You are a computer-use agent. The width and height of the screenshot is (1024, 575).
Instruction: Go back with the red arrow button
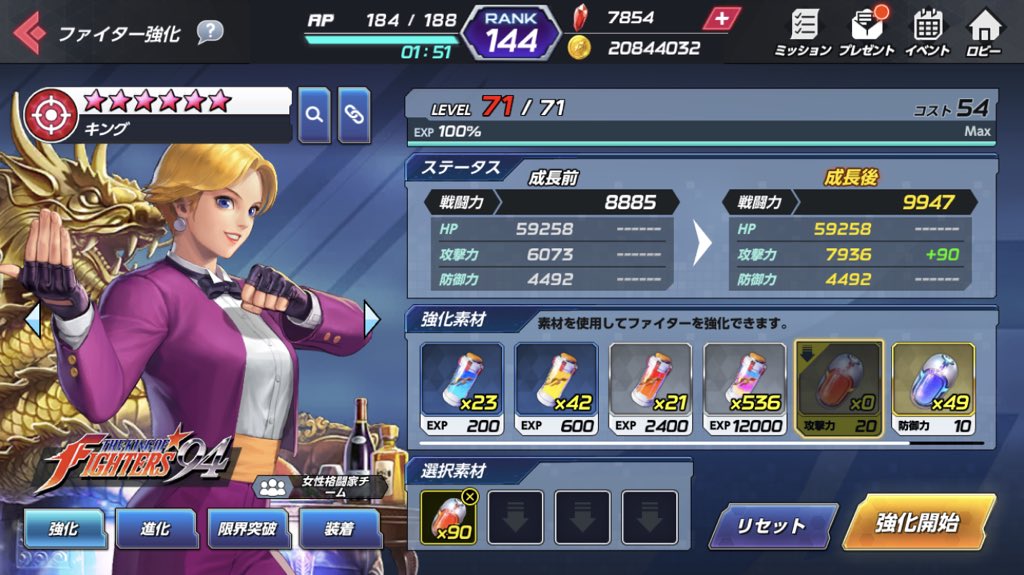click(28, 33)
